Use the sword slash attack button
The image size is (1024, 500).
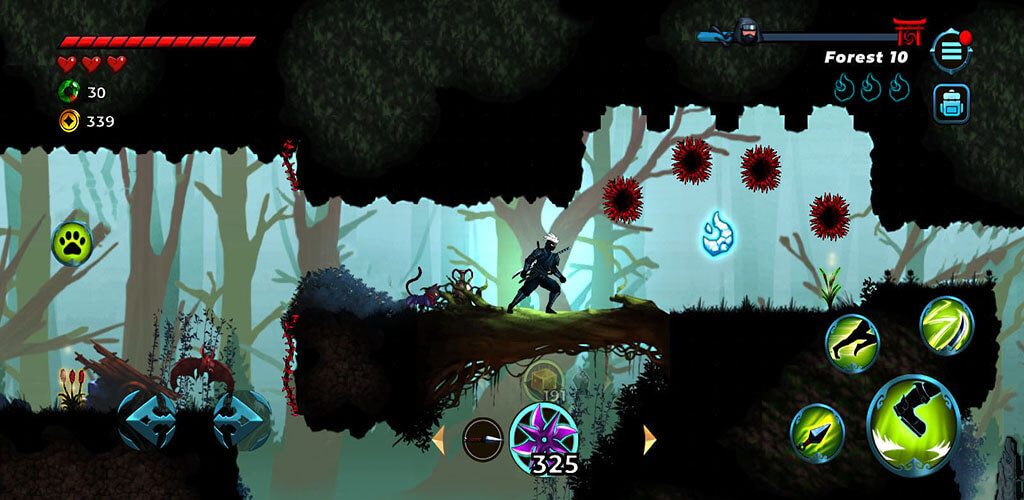coord(946,324)
